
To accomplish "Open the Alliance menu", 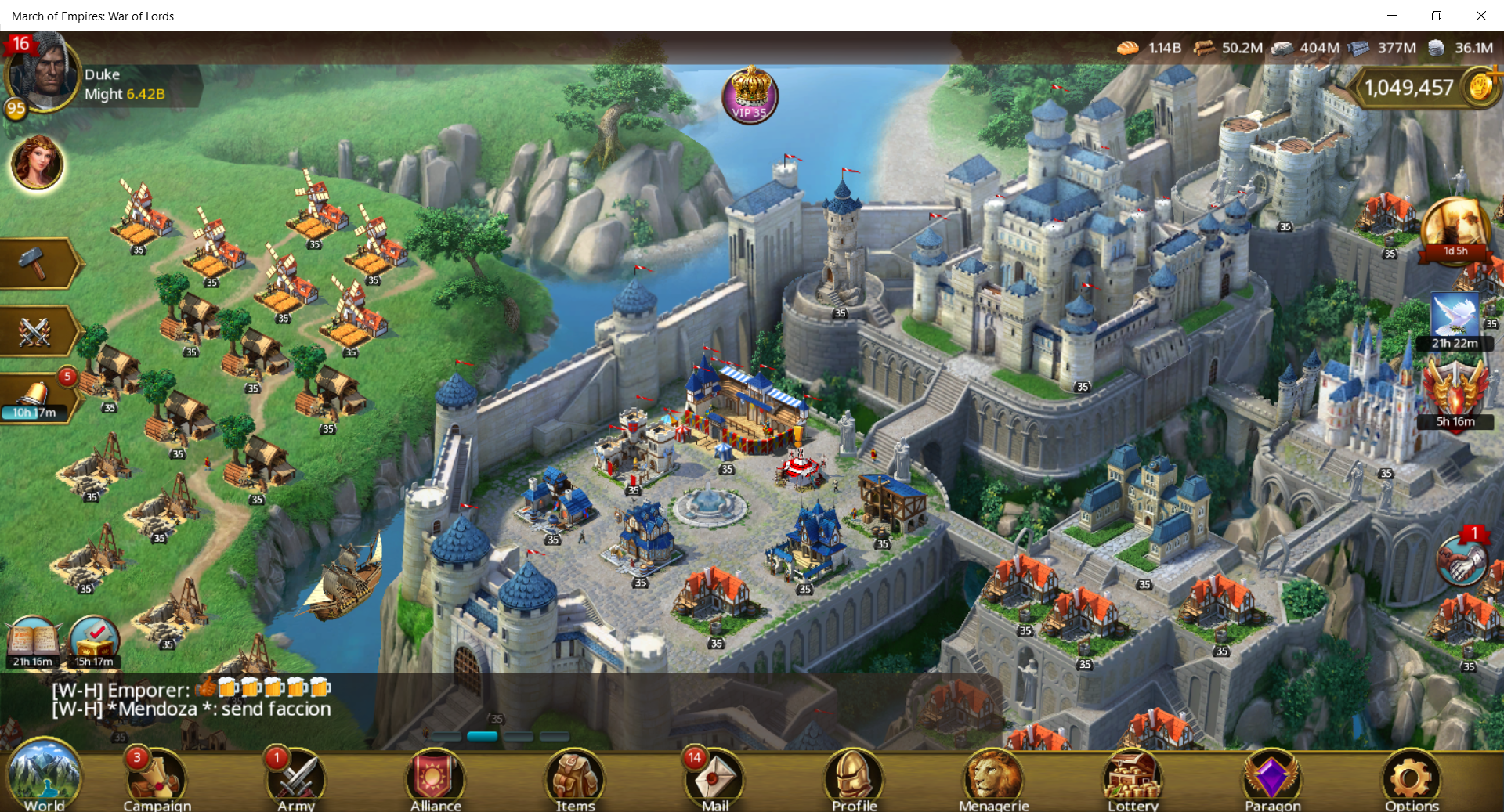I will tap(436, 779).
